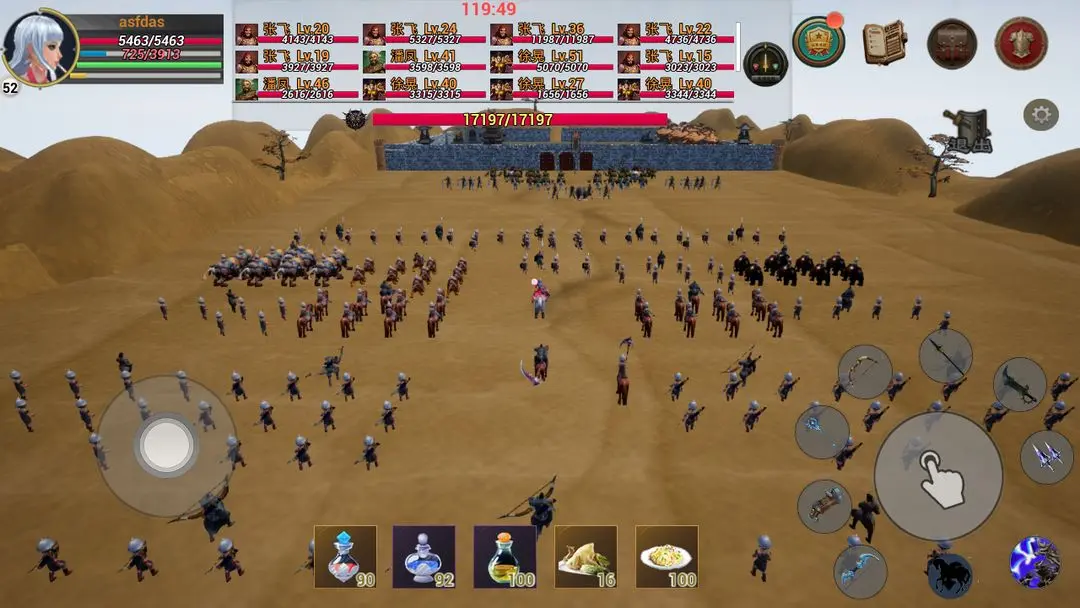Toggle the horse mount button

[x=950, y=575]
